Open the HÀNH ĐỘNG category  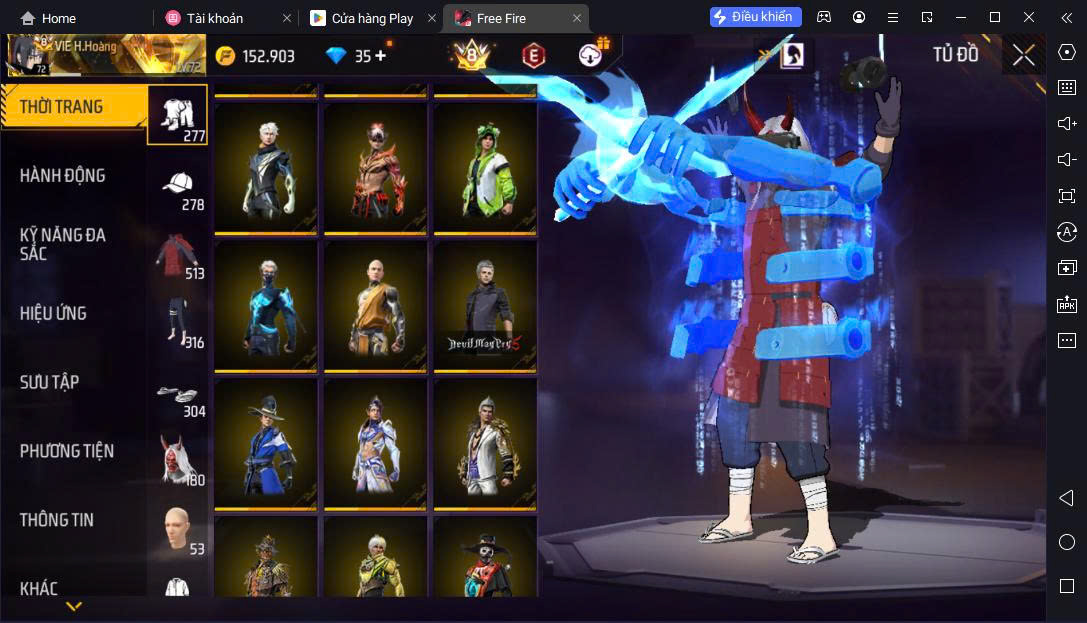tap(63, 176)
